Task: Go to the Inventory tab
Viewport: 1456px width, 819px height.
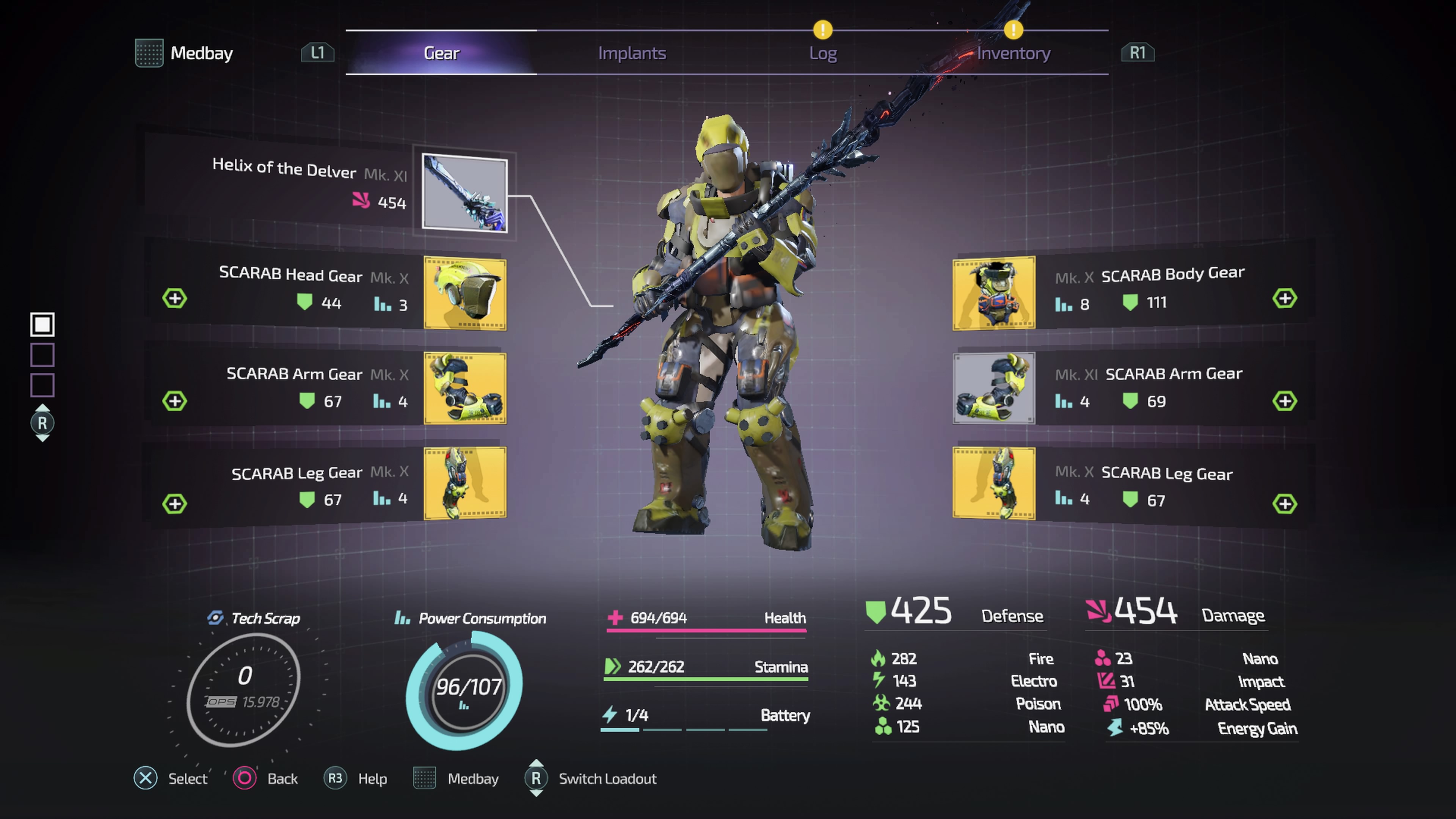Action: click(x=1013, y=53)
